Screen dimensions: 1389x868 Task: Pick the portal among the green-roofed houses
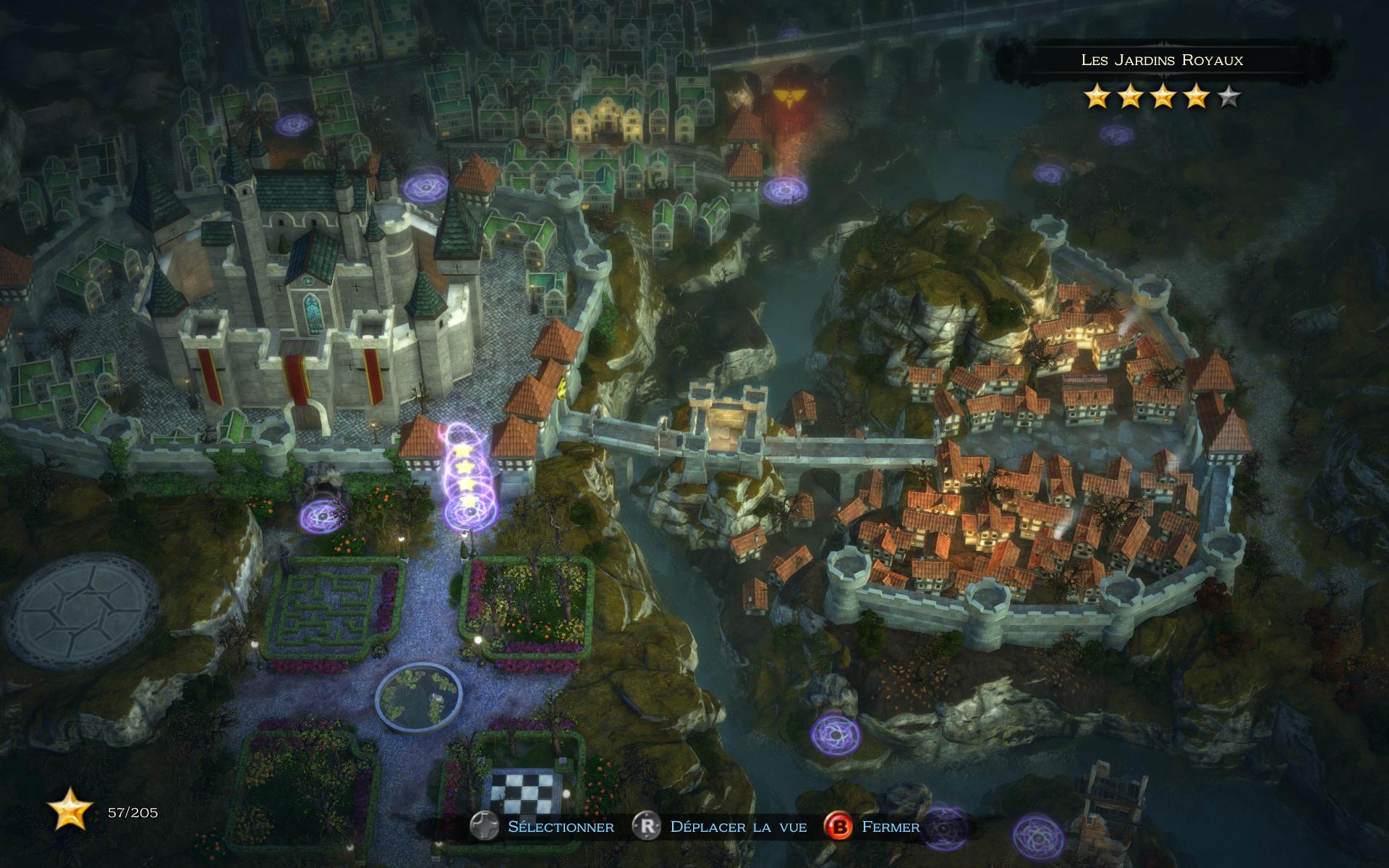294,125
